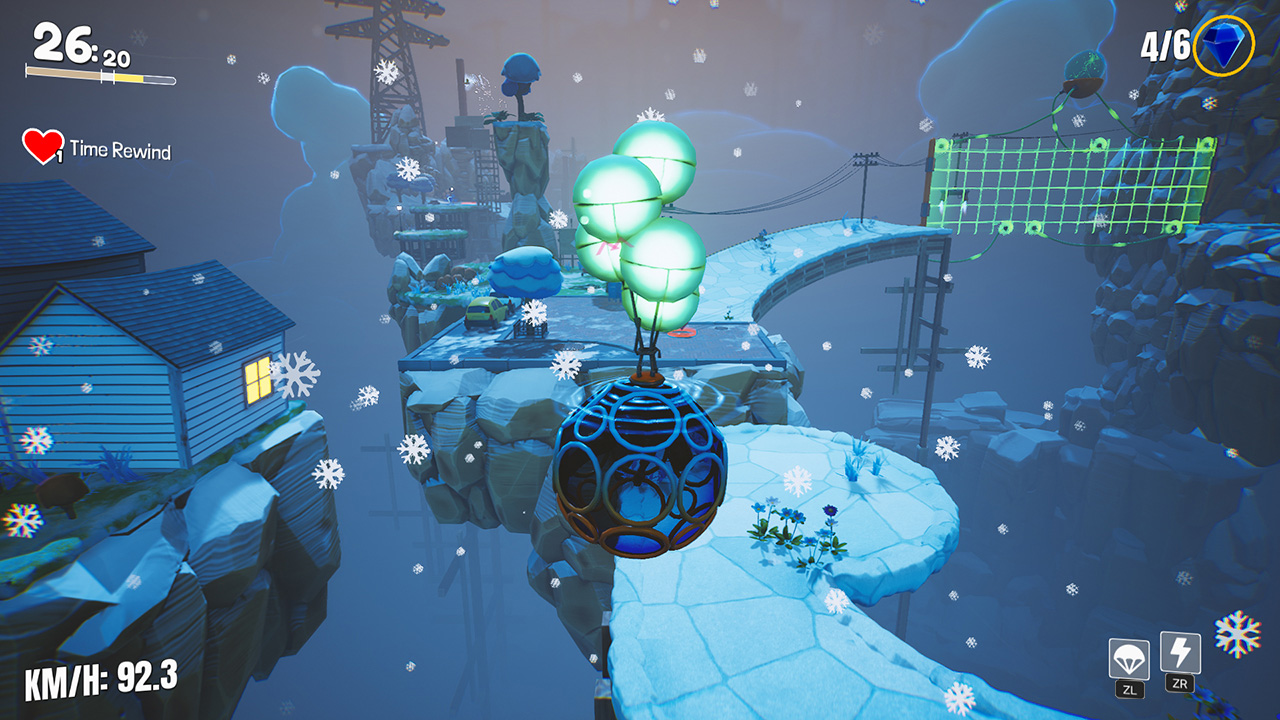Click the red heart icon for Time Rewind
This screenshot has height=720, width=1280.
(x=42, y=148)
